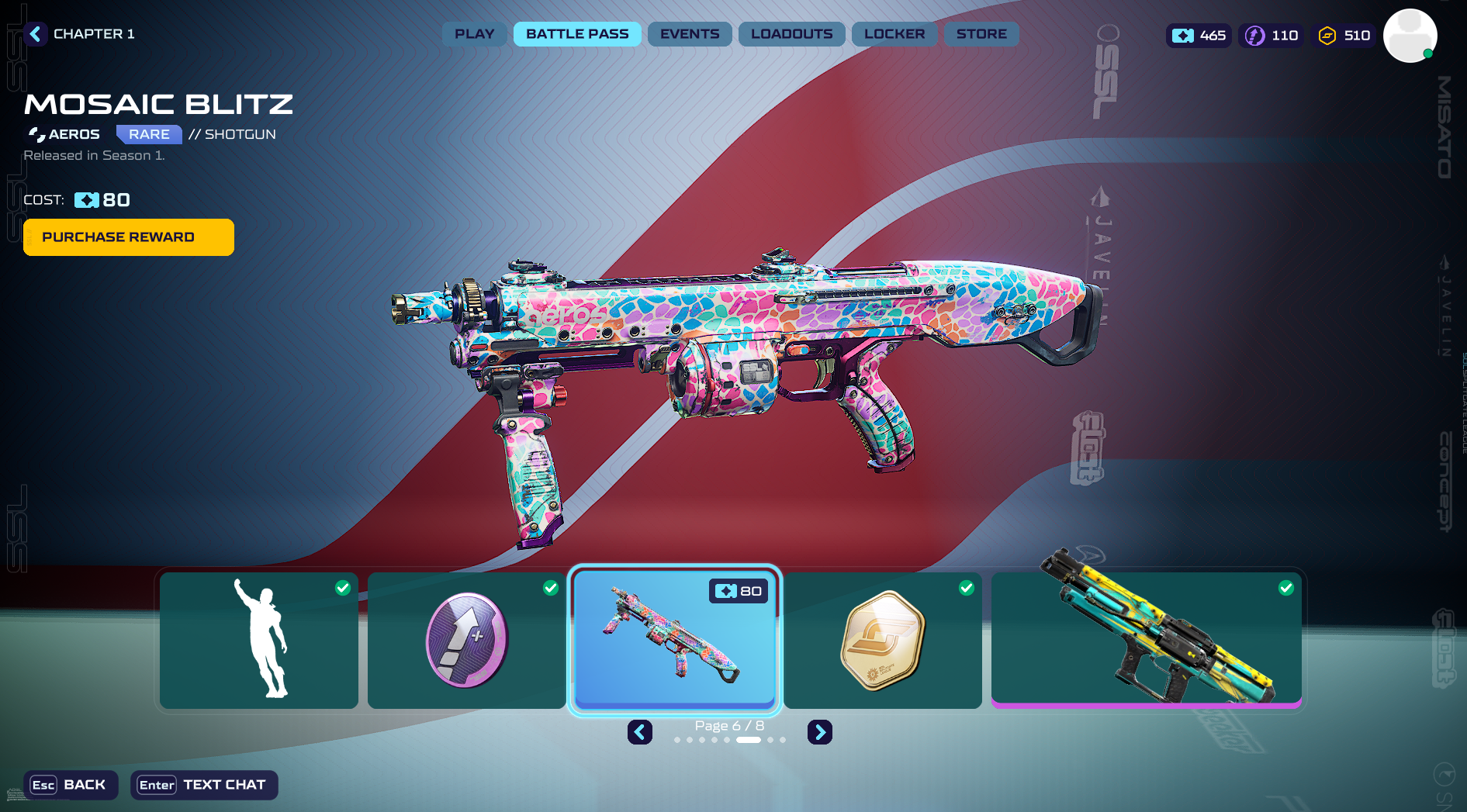
Task: Open the Battle Pass tab
Action: pos(577,34)
